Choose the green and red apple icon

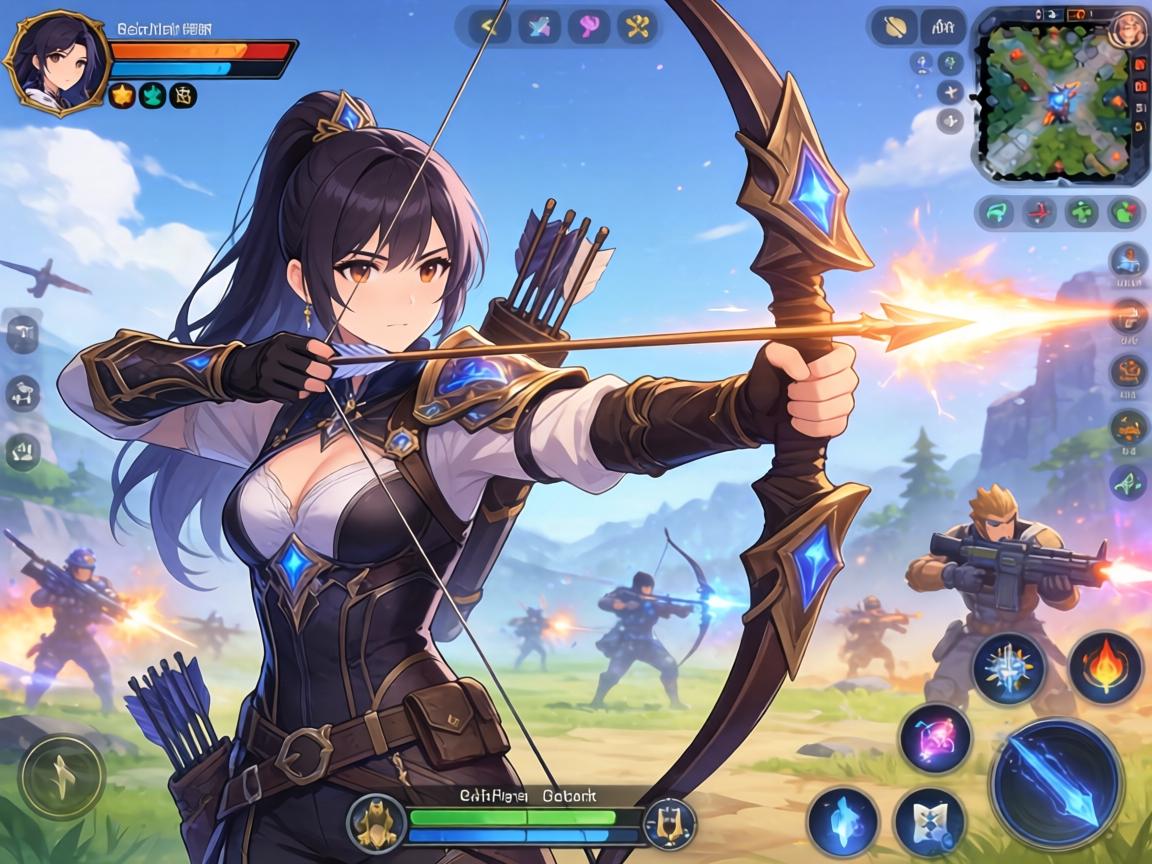pyautogui.click(x=1126, y=212)
